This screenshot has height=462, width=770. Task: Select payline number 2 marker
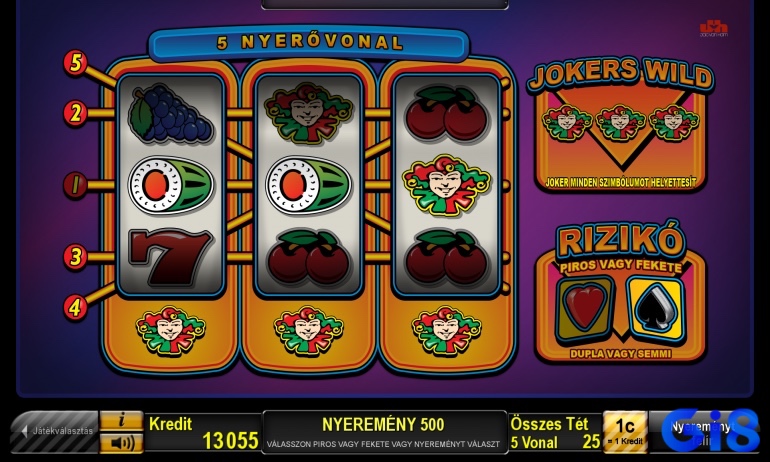pyautogui.click(x=76, y=113)
